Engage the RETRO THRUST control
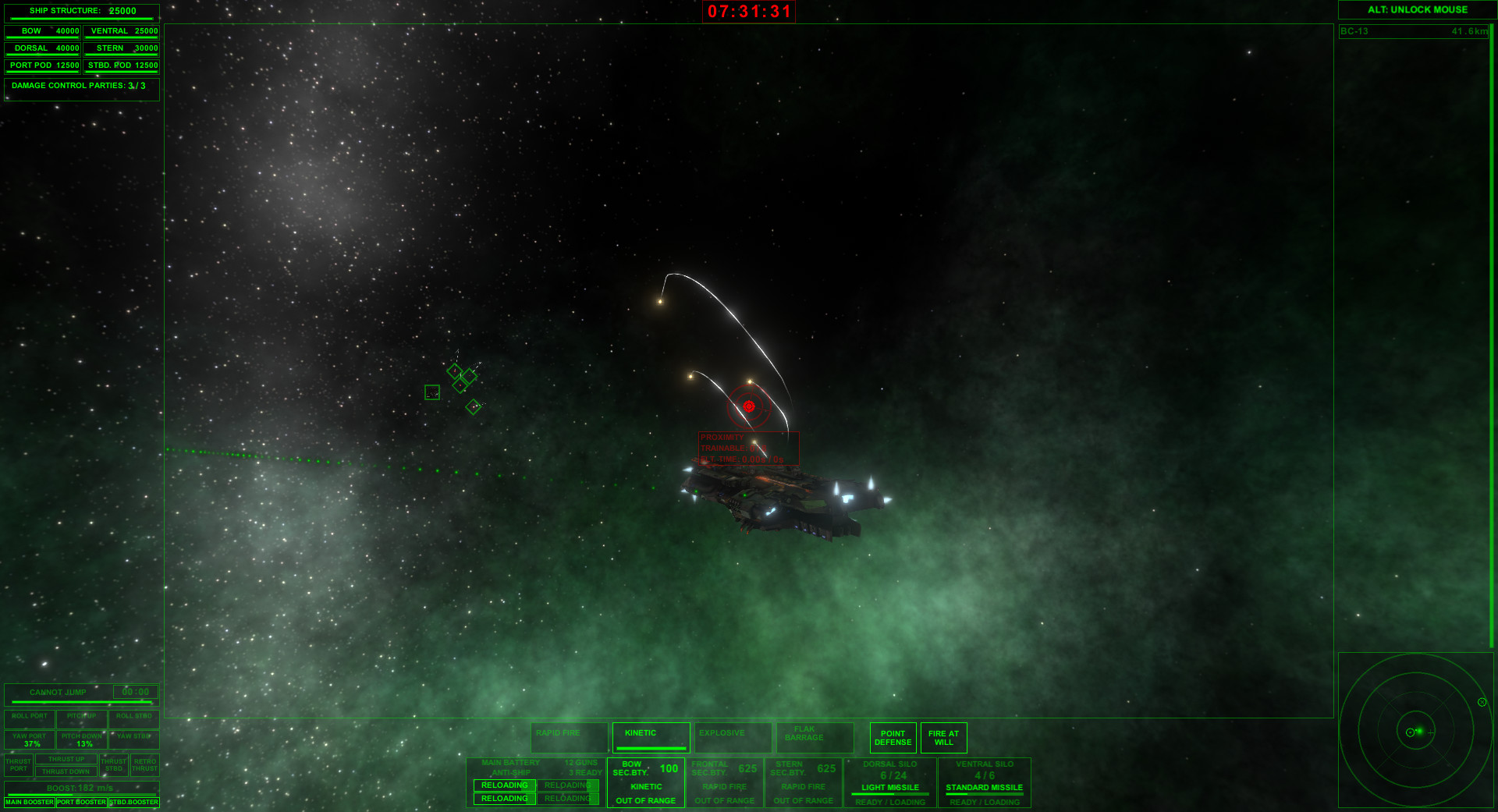This screenshot has height=812, width=1498. 144,764
